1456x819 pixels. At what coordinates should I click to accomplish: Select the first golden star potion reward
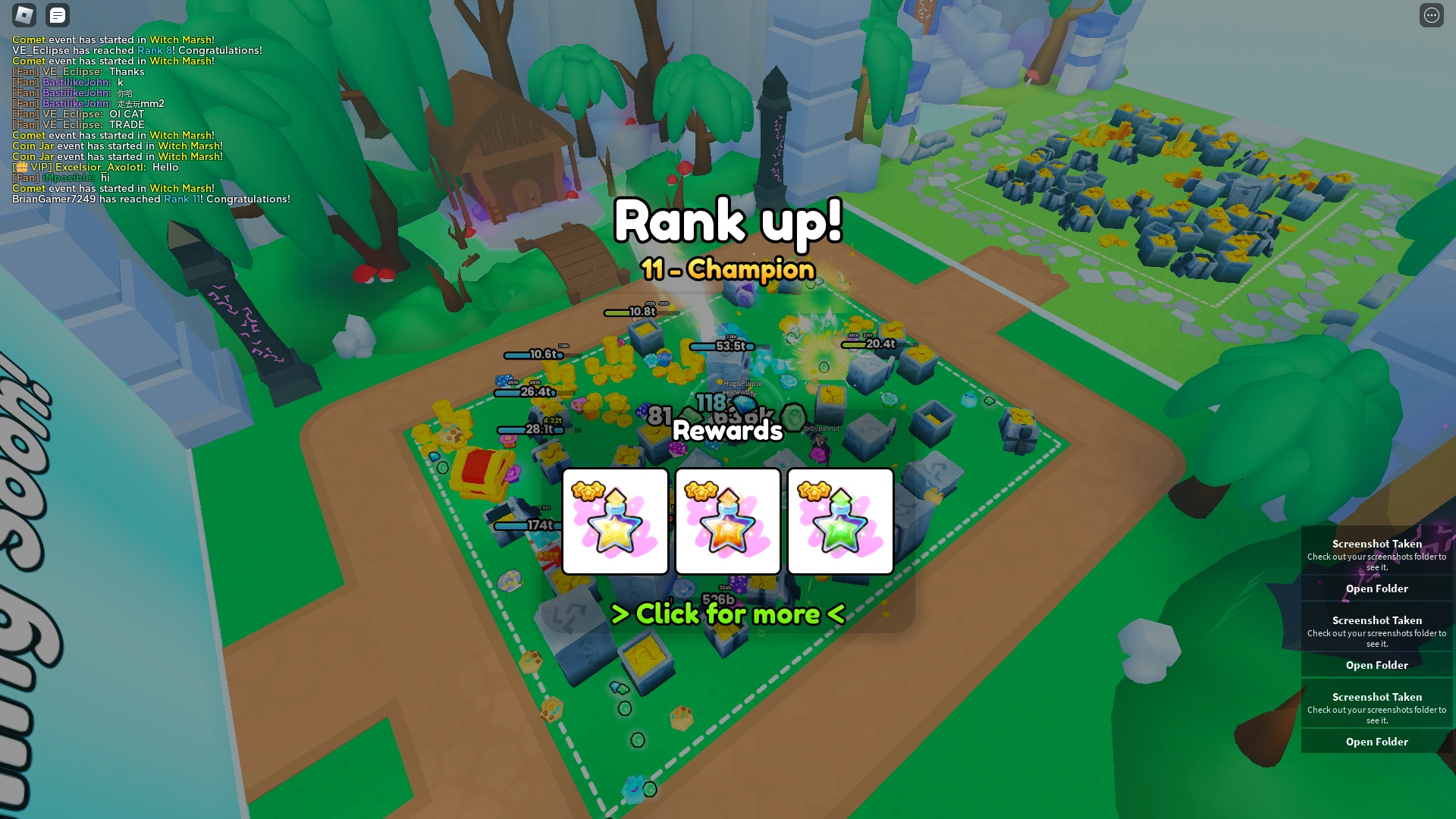tap(614, 521)
